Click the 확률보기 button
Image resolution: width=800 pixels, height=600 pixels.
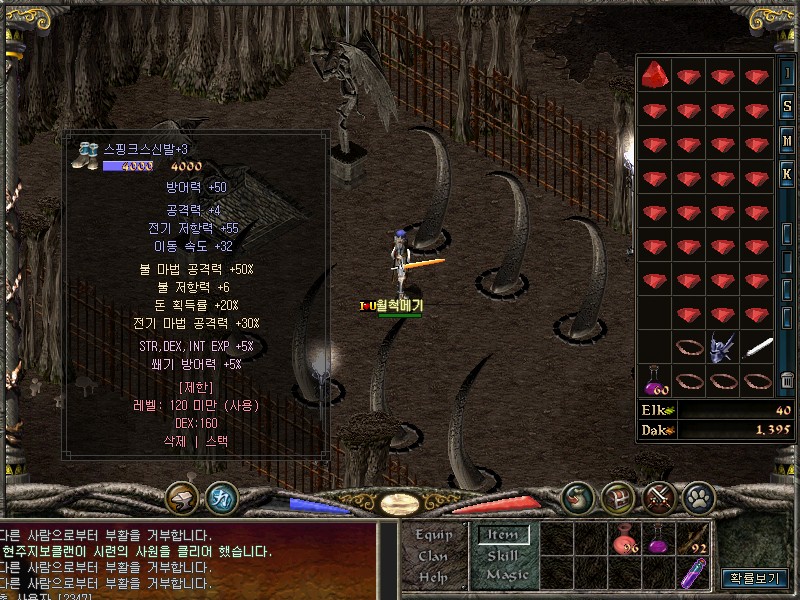point(754,578)
